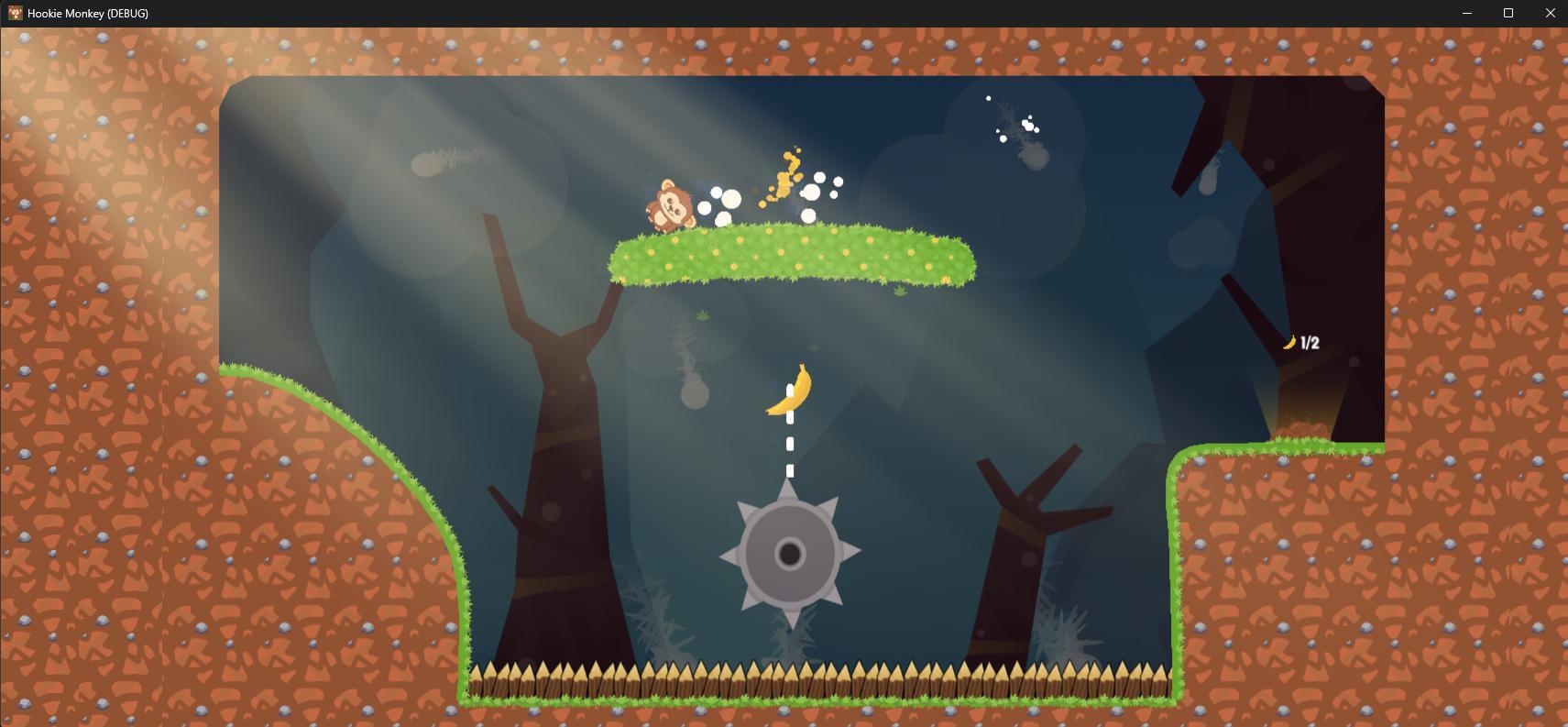The width and height of the screenshot is (1568, 727).
Task: Click the floating banana collectible
Action: tap(791, 392)
